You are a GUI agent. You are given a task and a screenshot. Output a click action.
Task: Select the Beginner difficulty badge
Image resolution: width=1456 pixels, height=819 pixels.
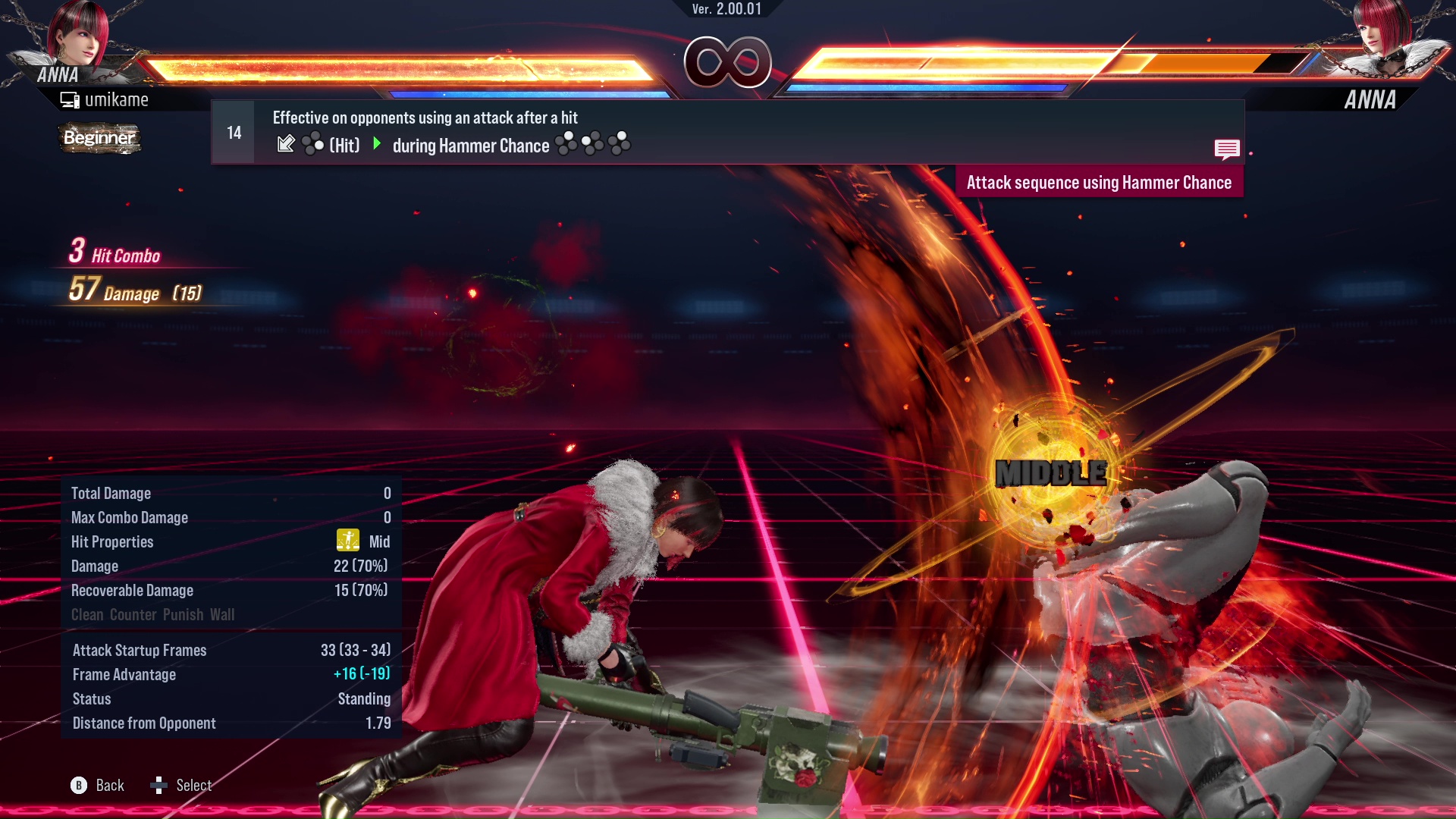pos(99,138)
